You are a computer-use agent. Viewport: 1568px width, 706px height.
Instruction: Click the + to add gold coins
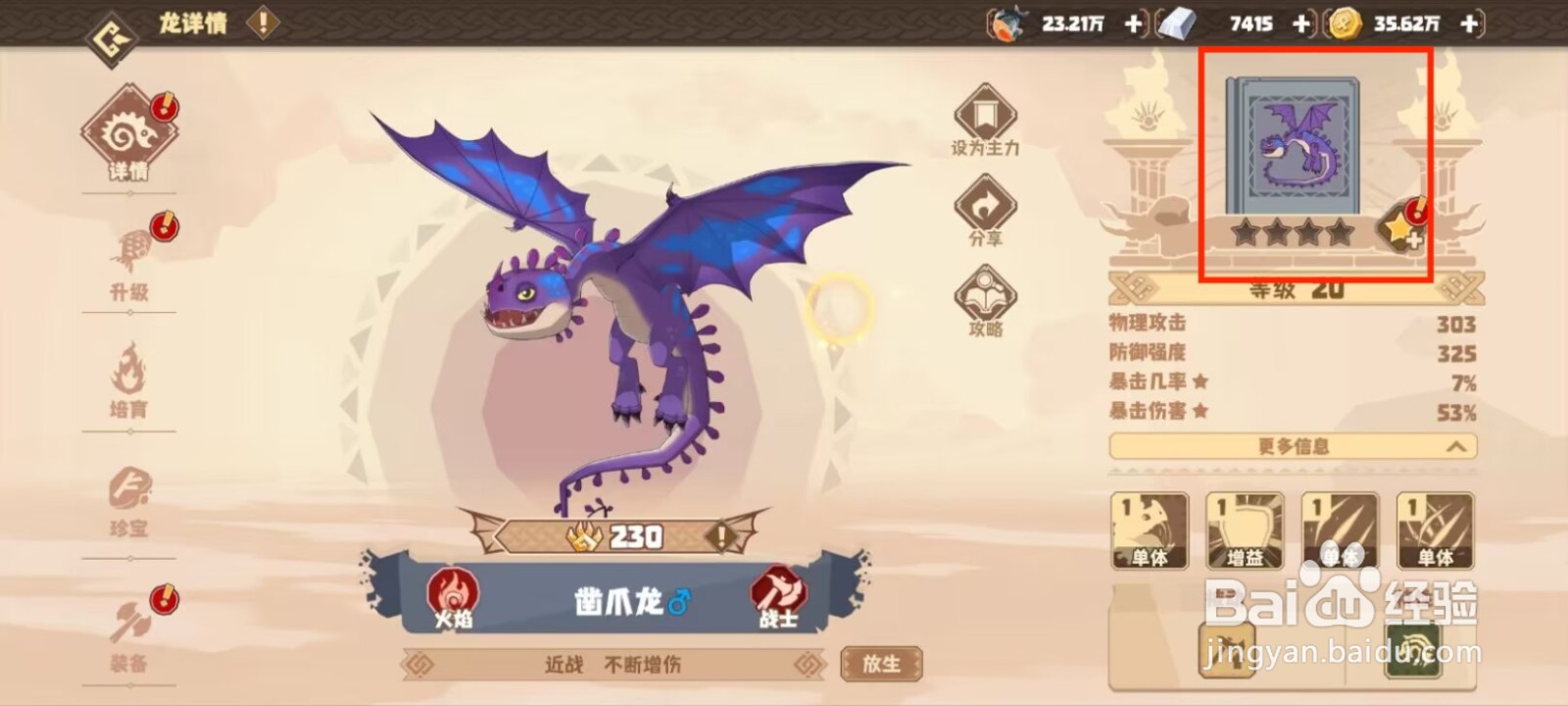coord(1467,24)
